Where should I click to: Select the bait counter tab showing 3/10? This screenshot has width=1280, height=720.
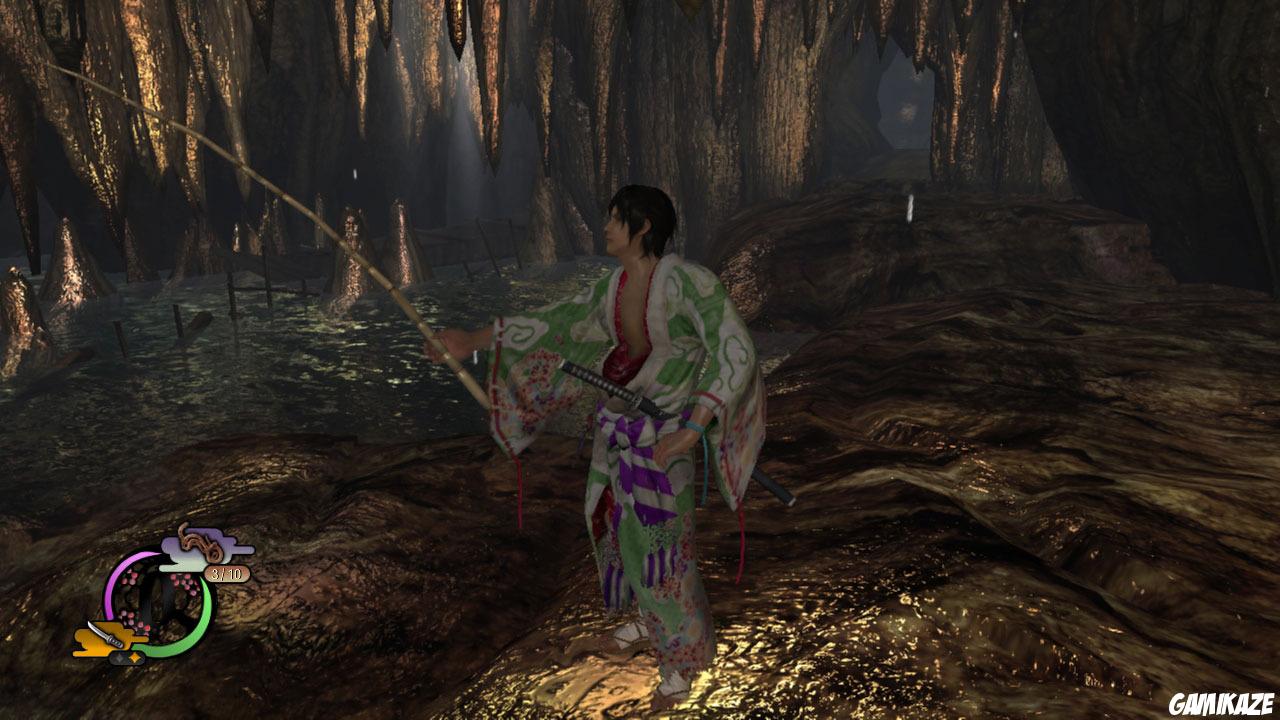226,572
